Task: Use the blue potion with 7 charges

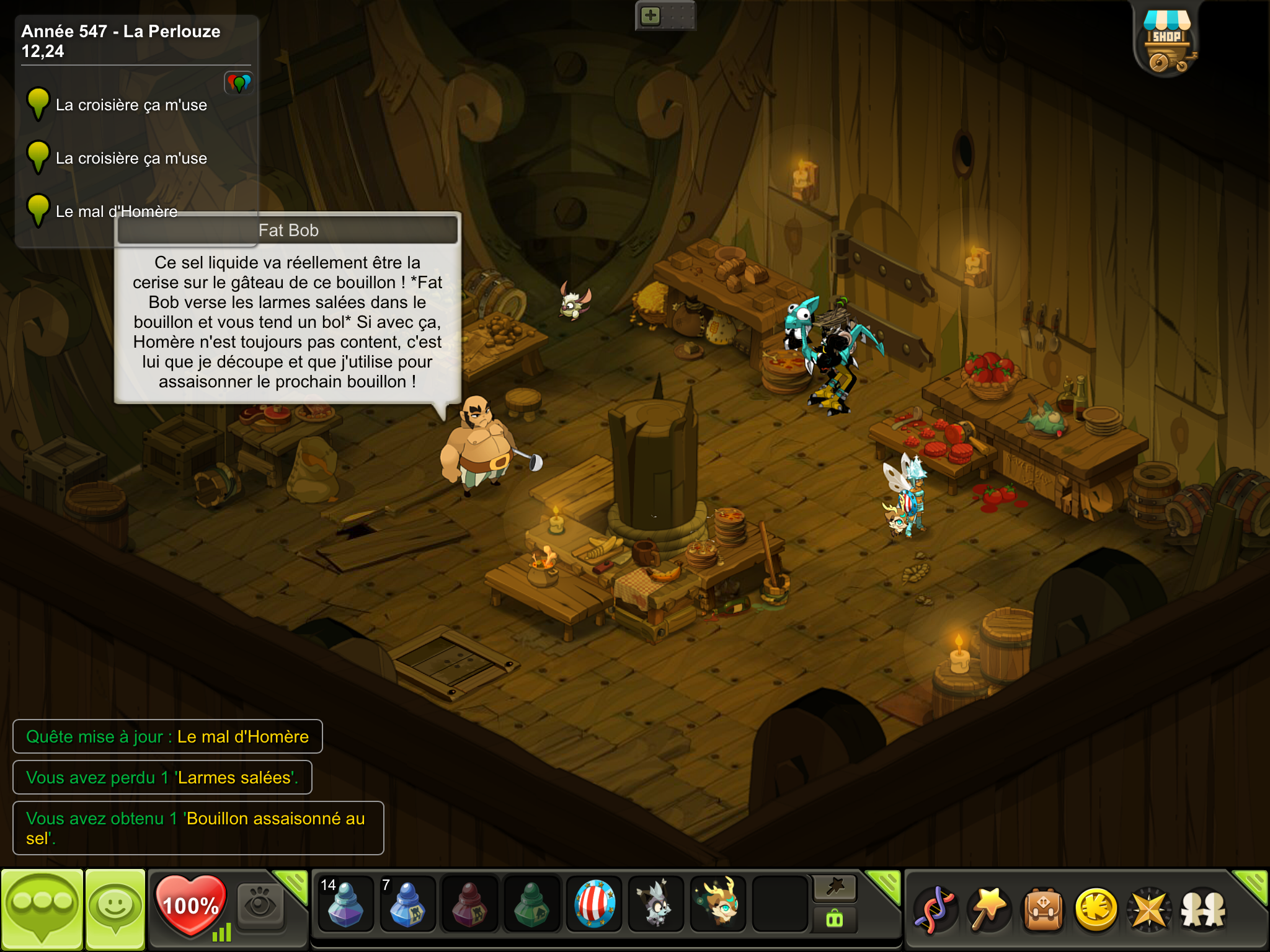Action: (x=407, y=905)
